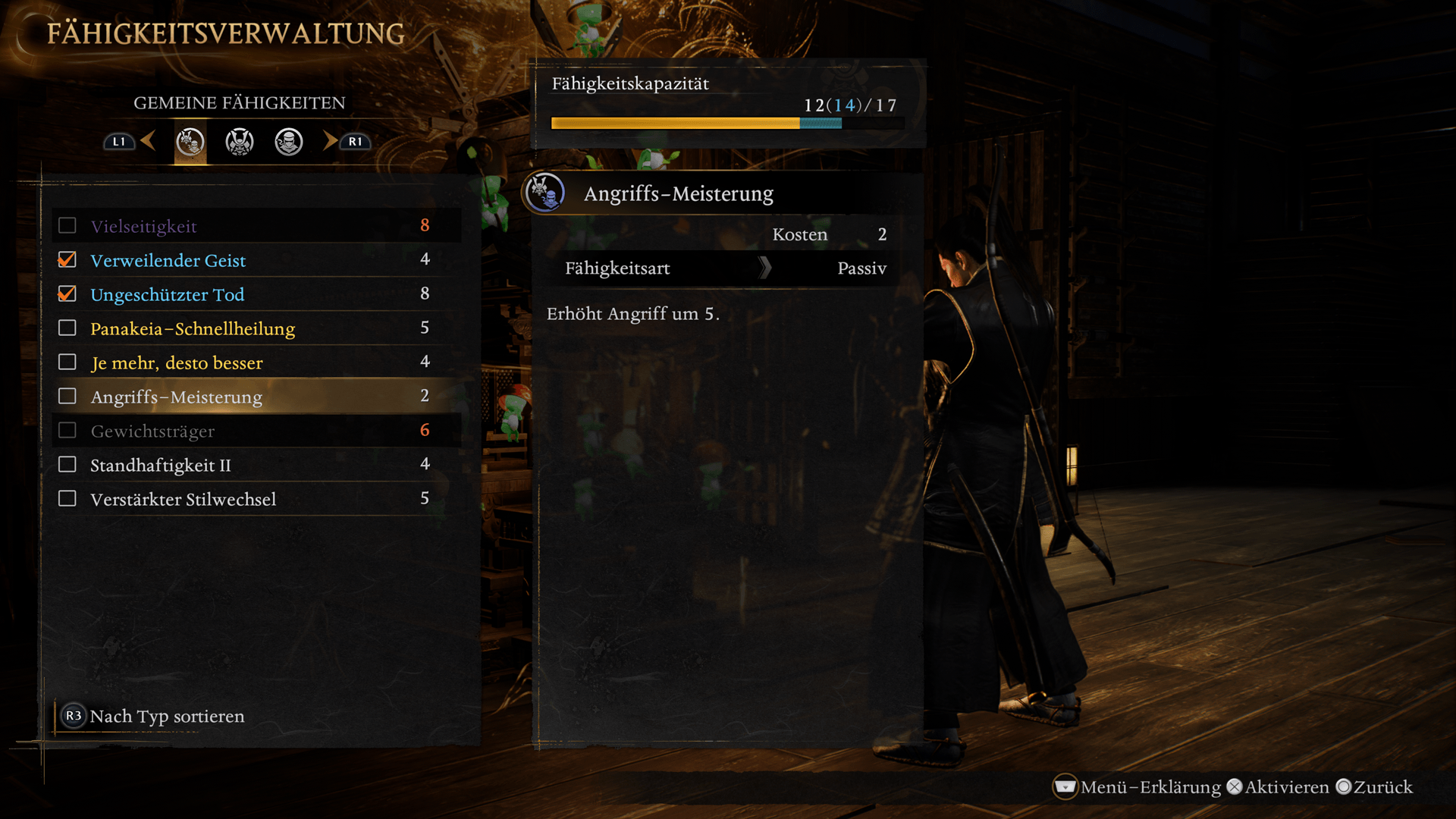Check the Standhaftigkeit II checkbox

tap(67, 465)
